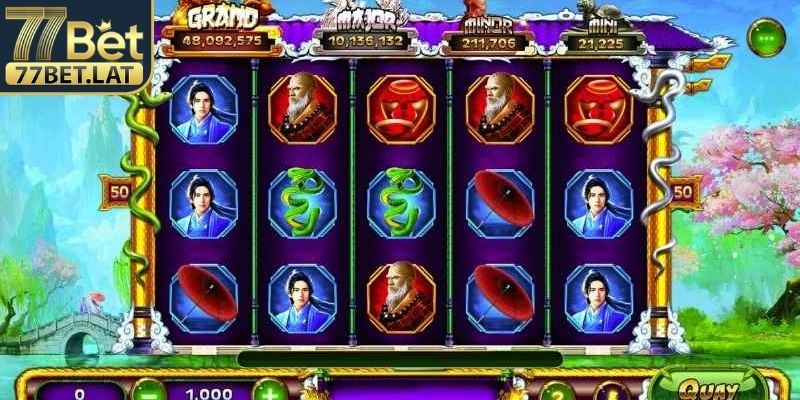Open the green three-dot menu
This screenshot has width=800, height=400.
click(765, 39)
